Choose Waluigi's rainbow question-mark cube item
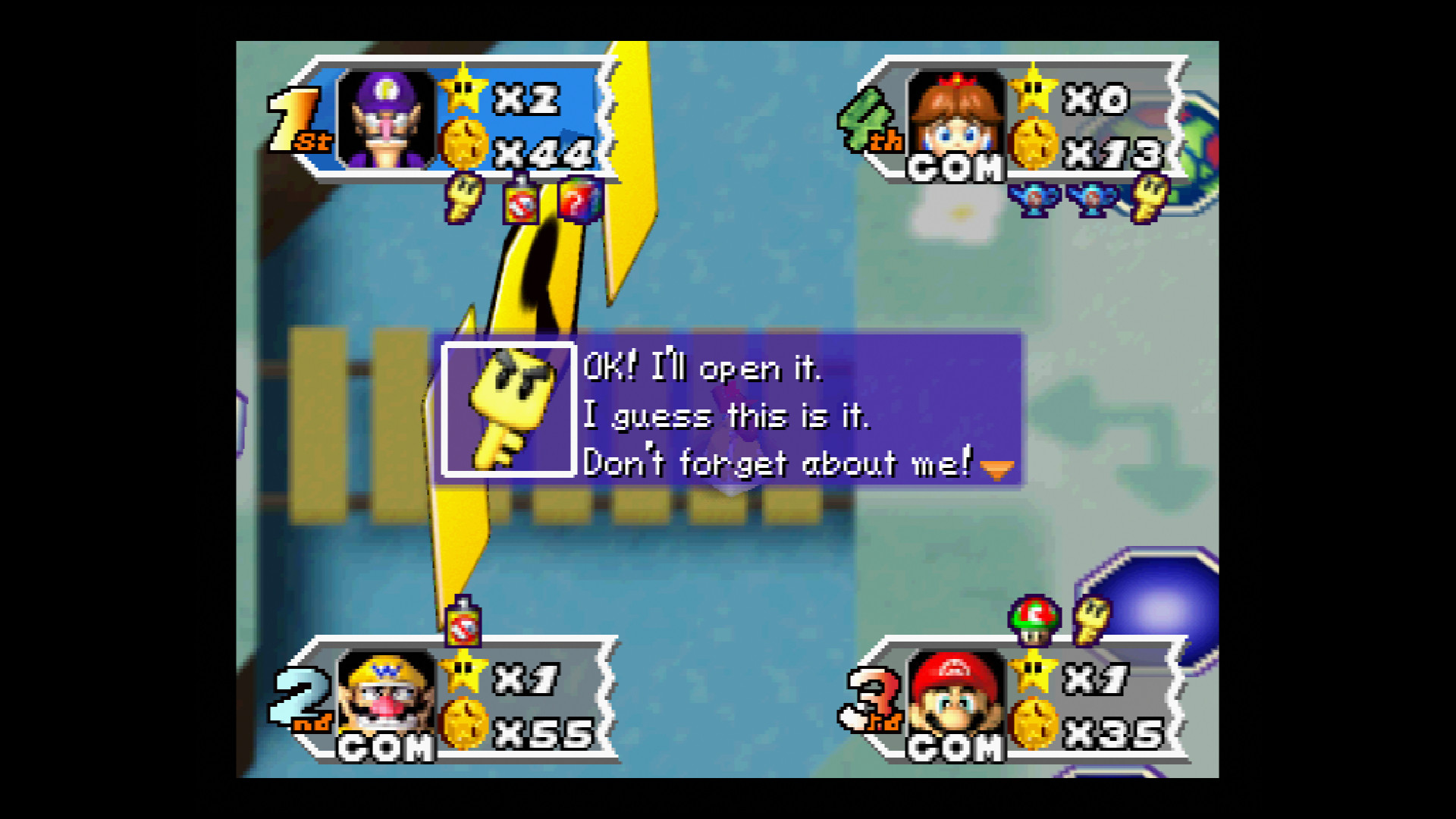 (580, 201)
